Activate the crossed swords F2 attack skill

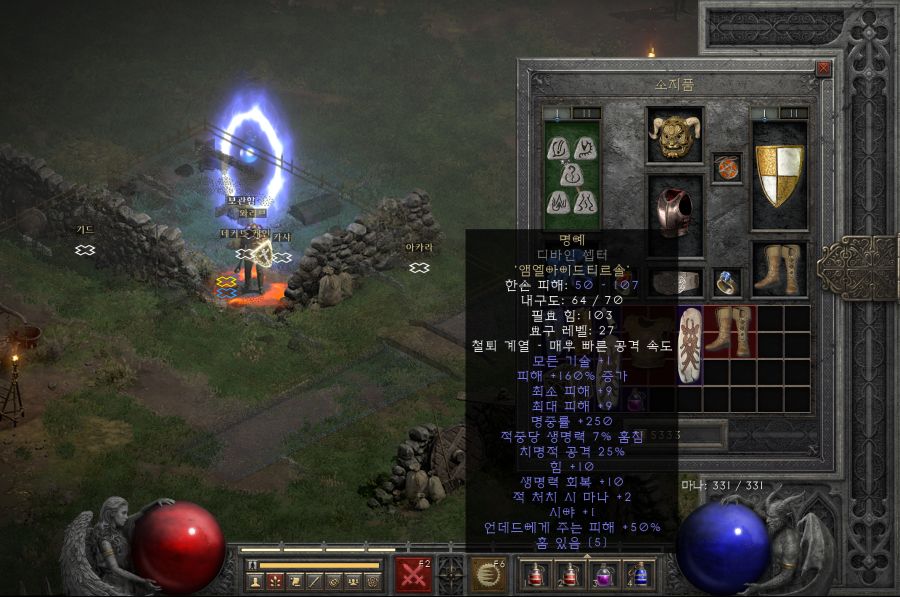pos(413,575)
